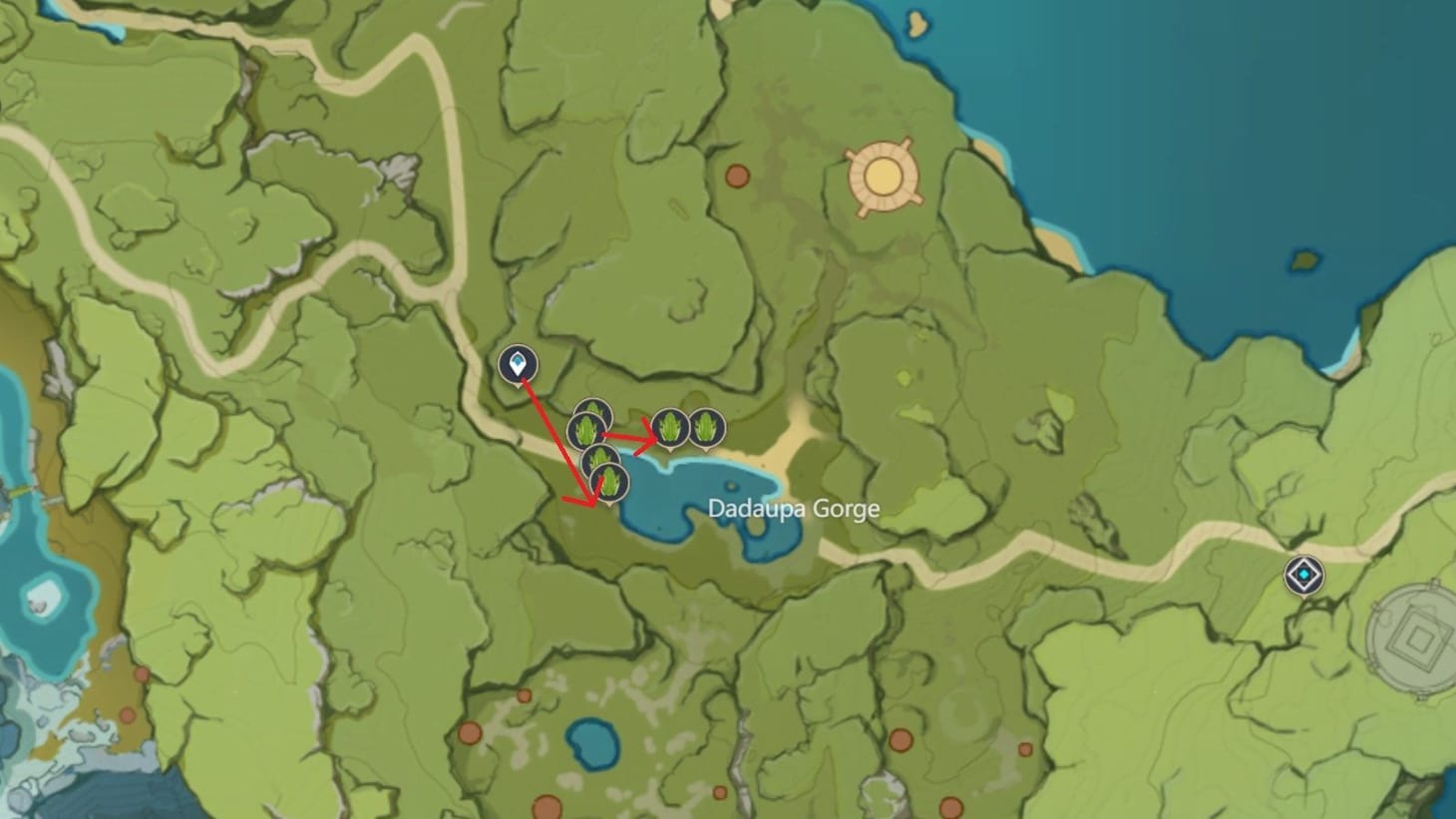1456x819 pixels.
Task: Click the diamond domain marker on the eastern road
Action: point(1302,576)
